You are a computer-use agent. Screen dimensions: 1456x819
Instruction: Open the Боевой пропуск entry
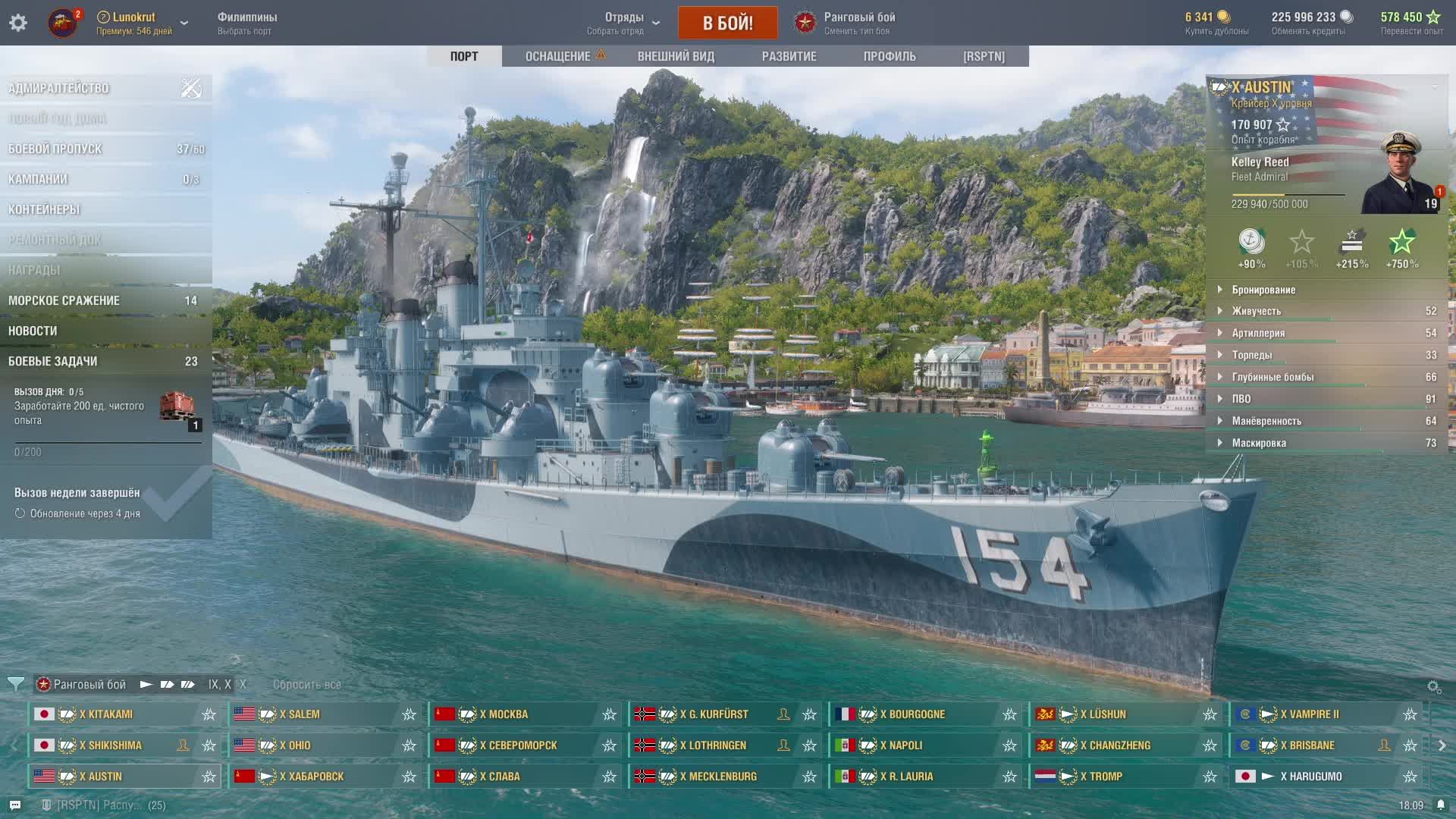(55, 149)
